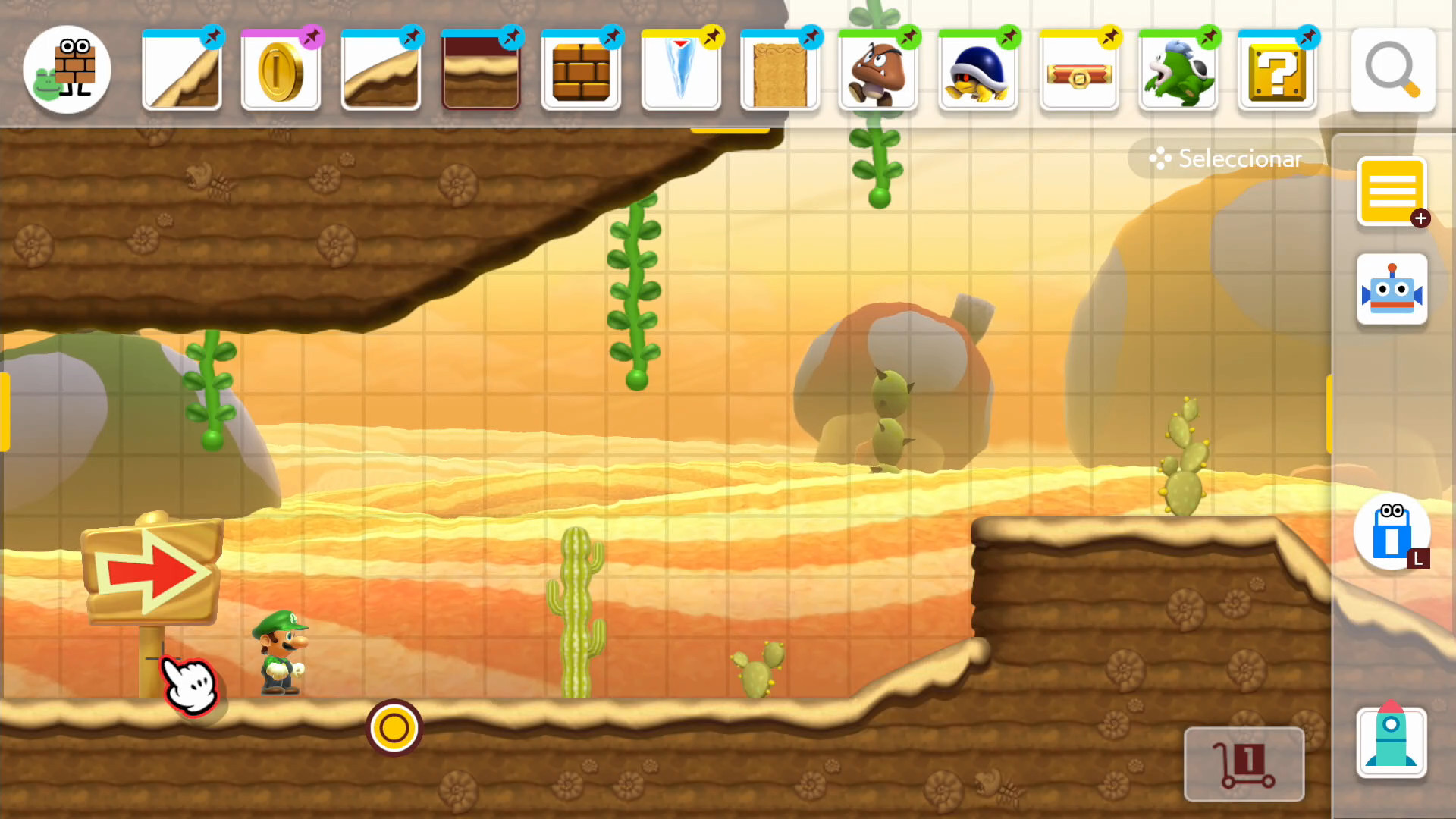Open the course parts list panel

(x=1392, y=190)
